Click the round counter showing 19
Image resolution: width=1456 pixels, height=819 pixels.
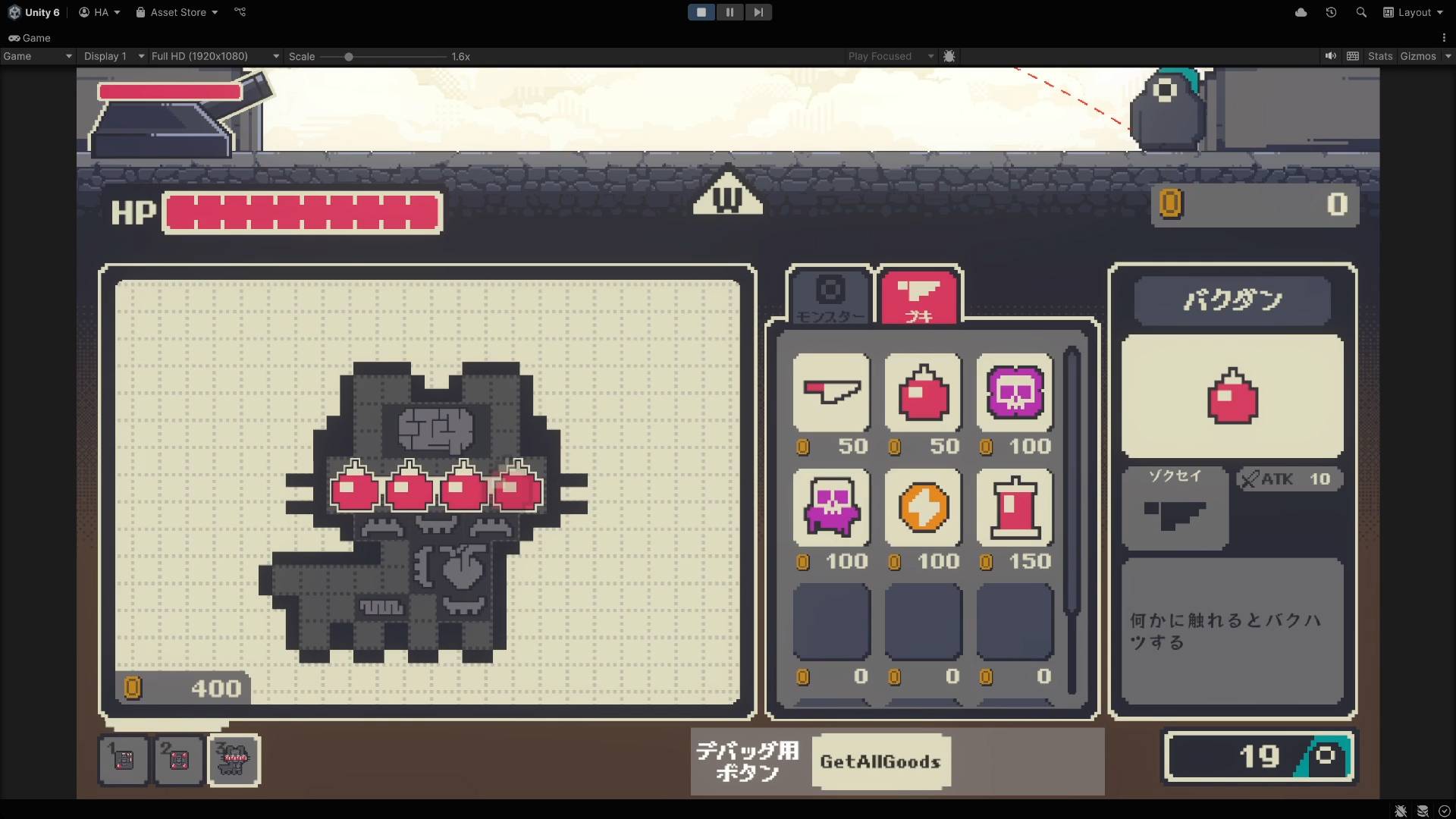(x=1259, y=756)
